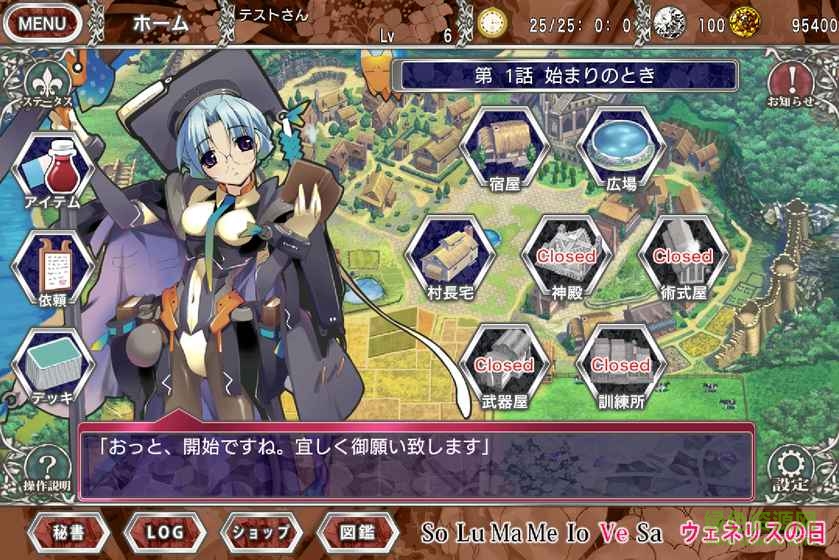Open the 図鑑 encyclopedia
The height and width of the screenshot is (560, 839).
click(357, 531)
